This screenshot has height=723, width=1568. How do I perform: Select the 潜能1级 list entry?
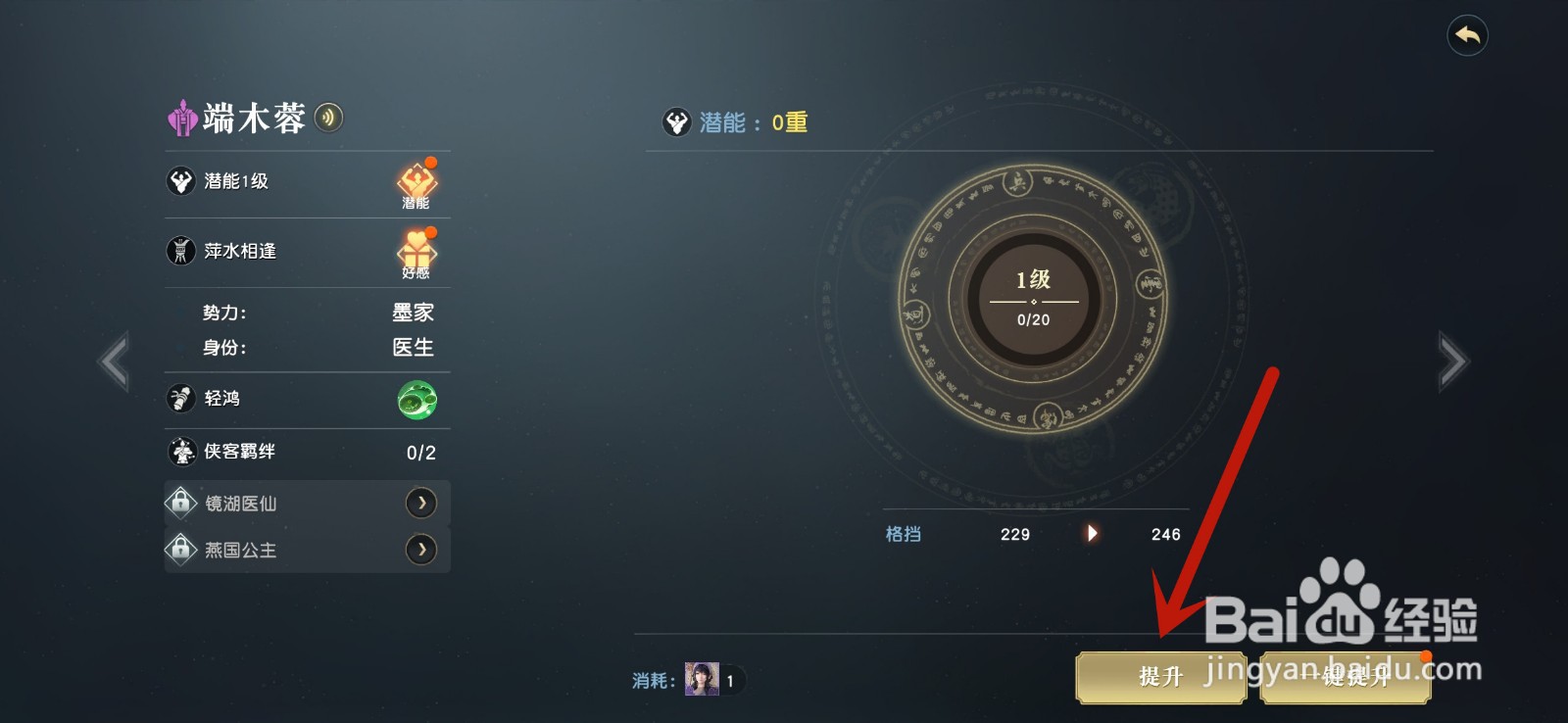point(235,182)
